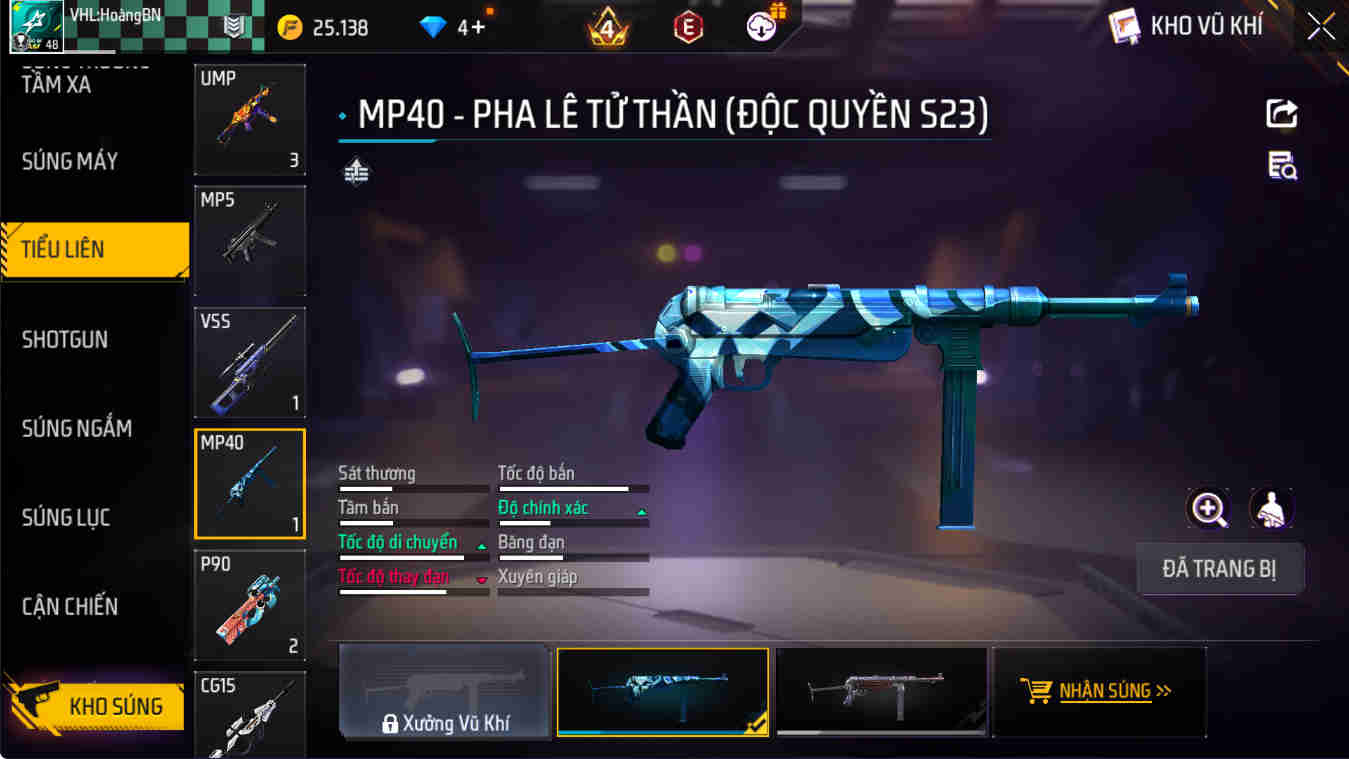The image size is (1349, 759).
Task: Click the download resources icon in the top bar
Action: coord(760,28)
